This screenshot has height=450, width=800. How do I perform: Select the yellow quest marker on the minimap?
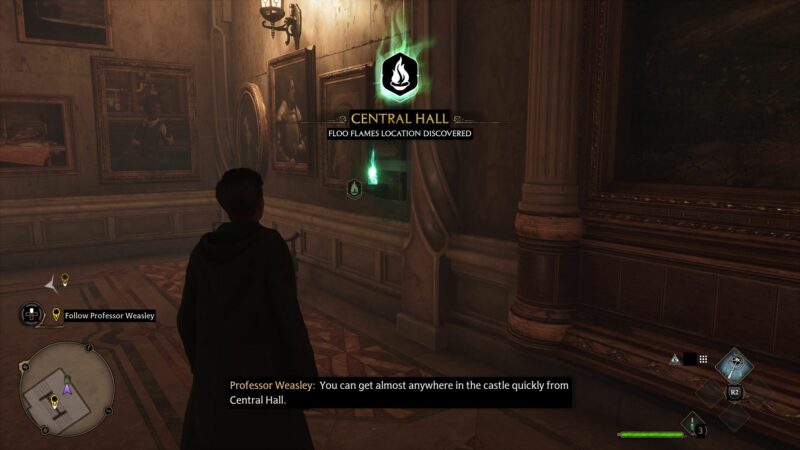[54, 402]
